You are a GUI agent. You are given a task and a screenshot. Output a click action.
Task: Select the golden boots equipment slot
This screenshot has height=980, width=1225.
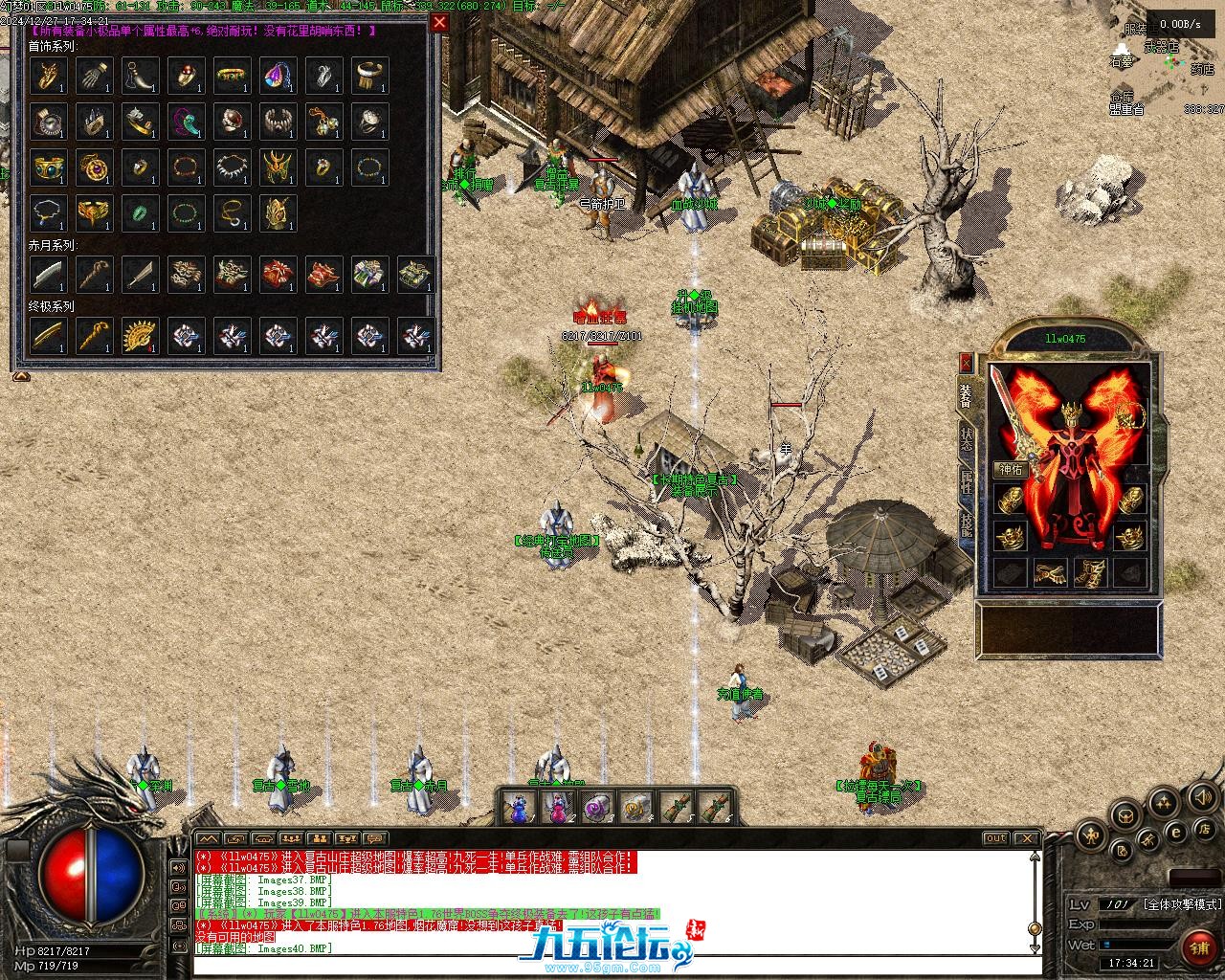point(1090,572)
